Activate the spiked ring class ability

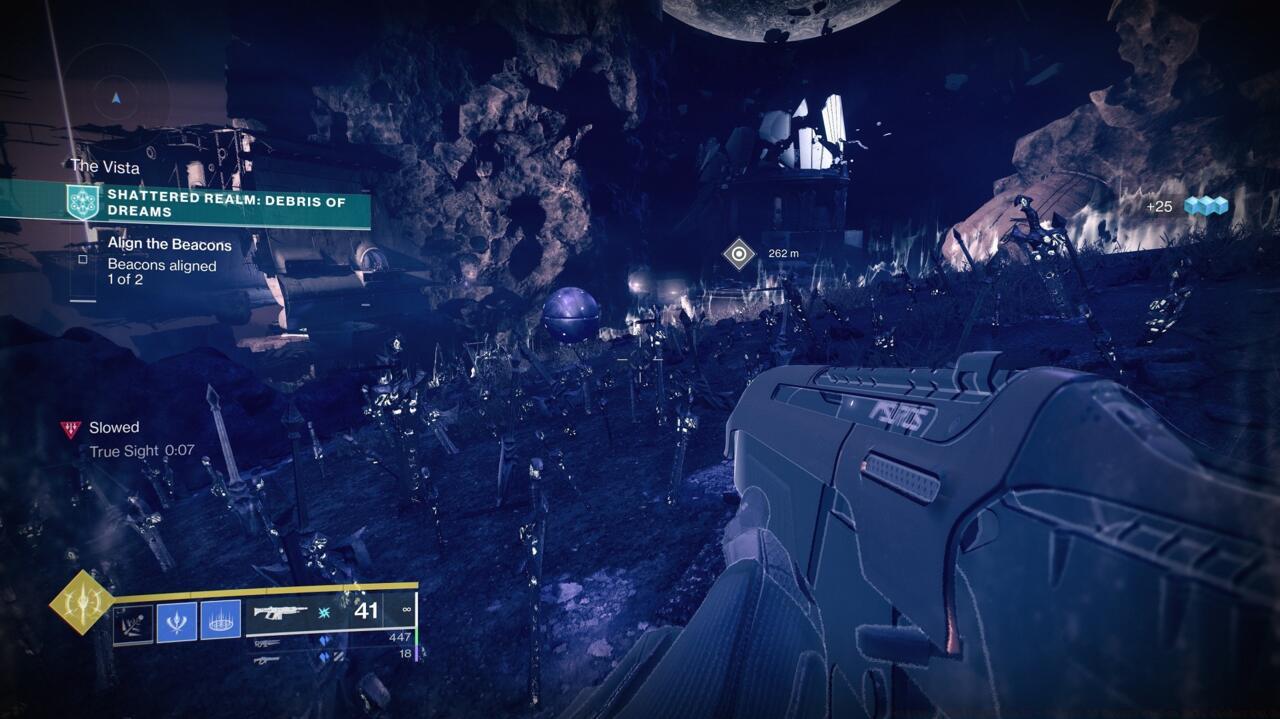click(x=220, y=621)
